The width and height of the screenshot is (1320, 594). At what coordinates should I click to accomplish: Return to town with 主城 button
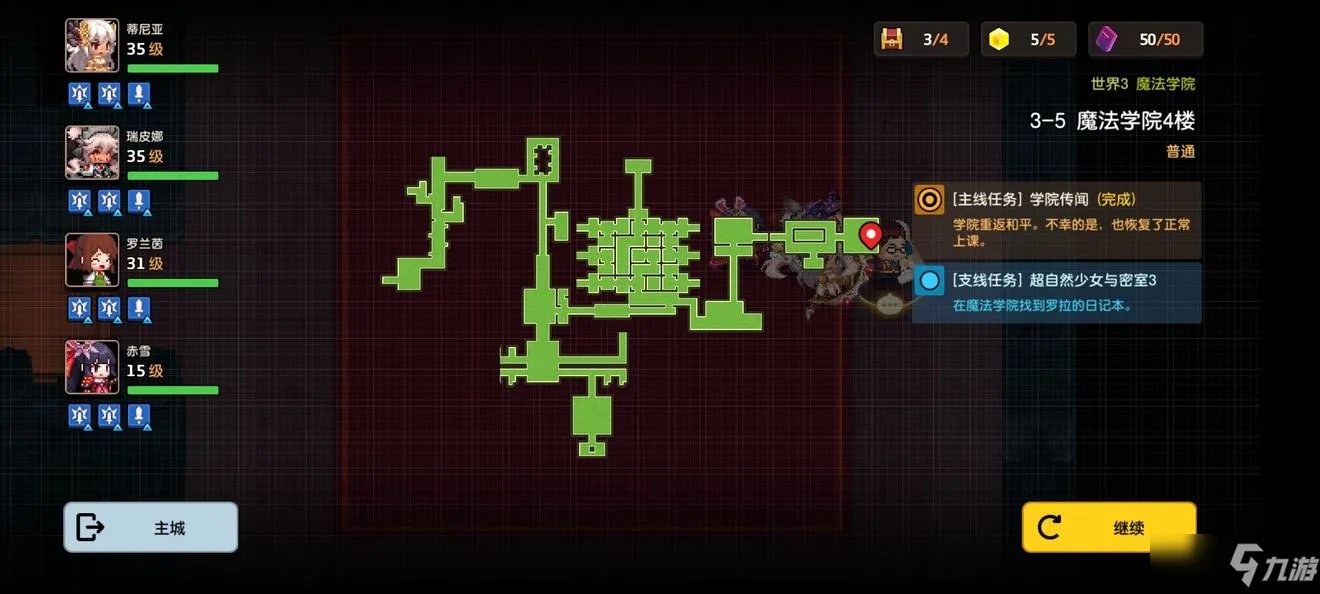tap(151, 527)
